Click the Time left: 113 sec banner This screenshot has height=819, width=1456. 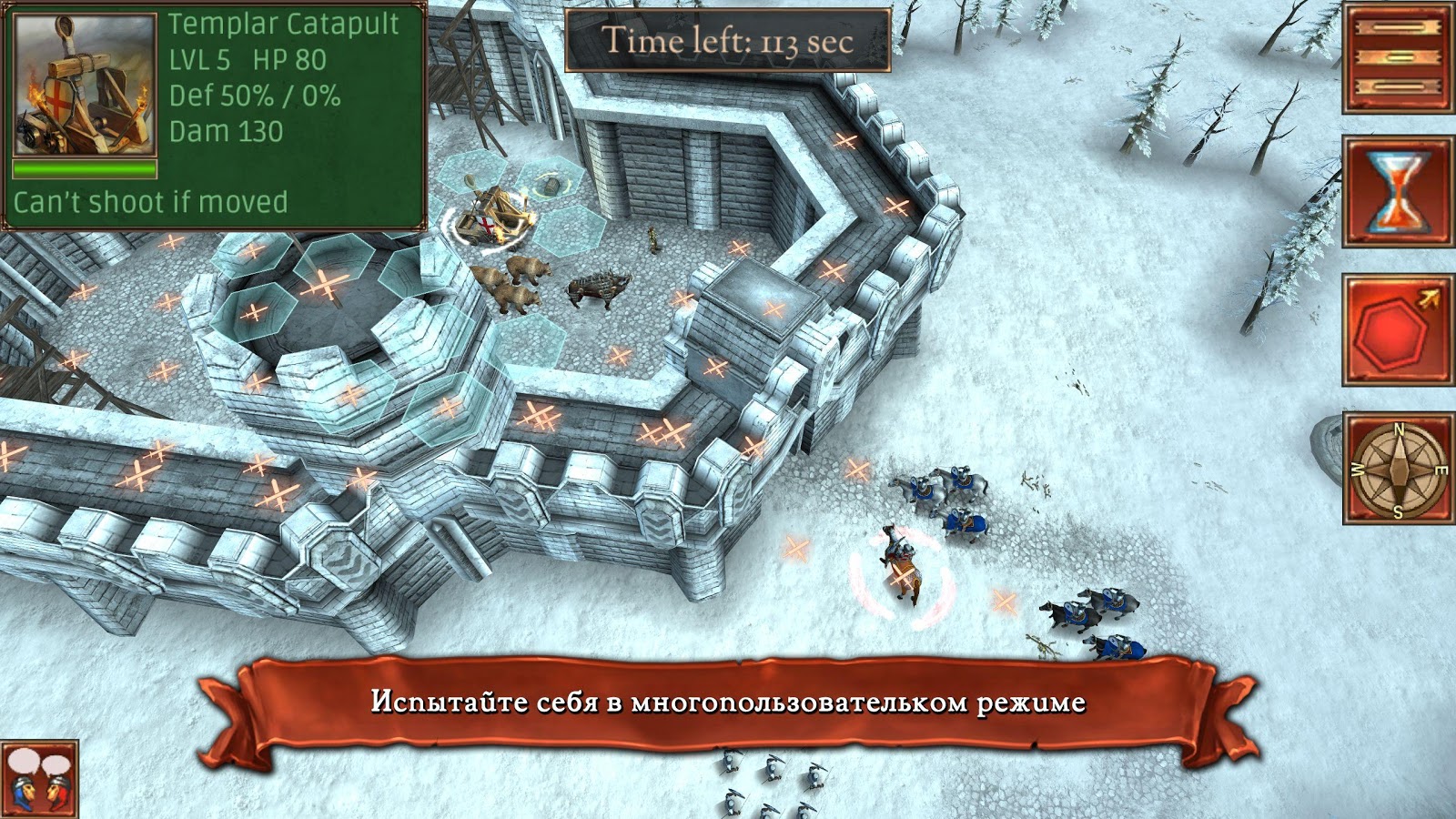(728, 39)
